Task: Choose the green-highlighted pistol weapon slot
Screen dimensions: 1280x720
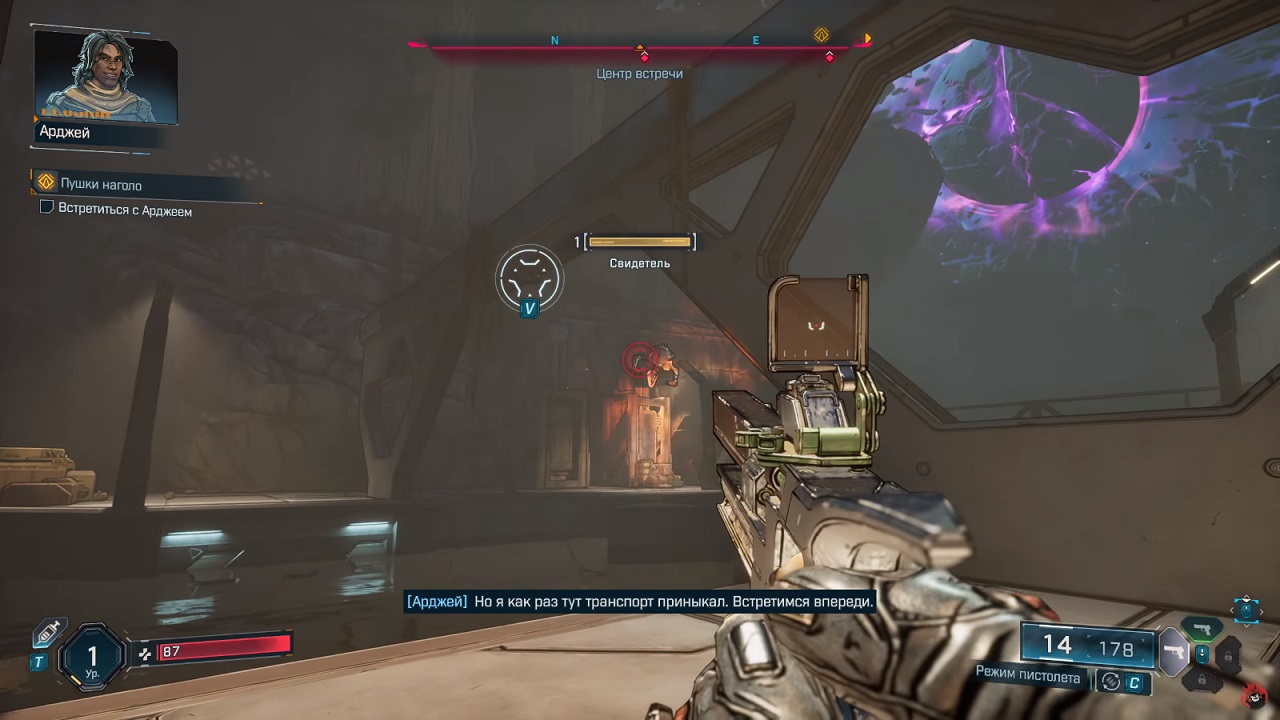Action: coord(1202,630)
